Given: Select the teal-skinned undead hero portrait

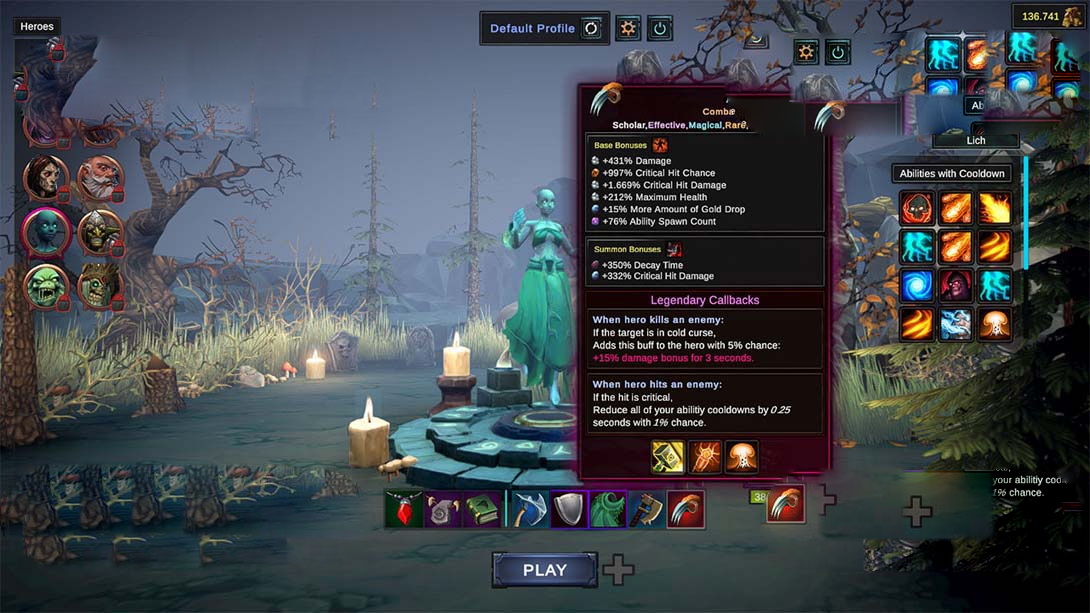Looking at the screenshot, I should coord(46,232).
